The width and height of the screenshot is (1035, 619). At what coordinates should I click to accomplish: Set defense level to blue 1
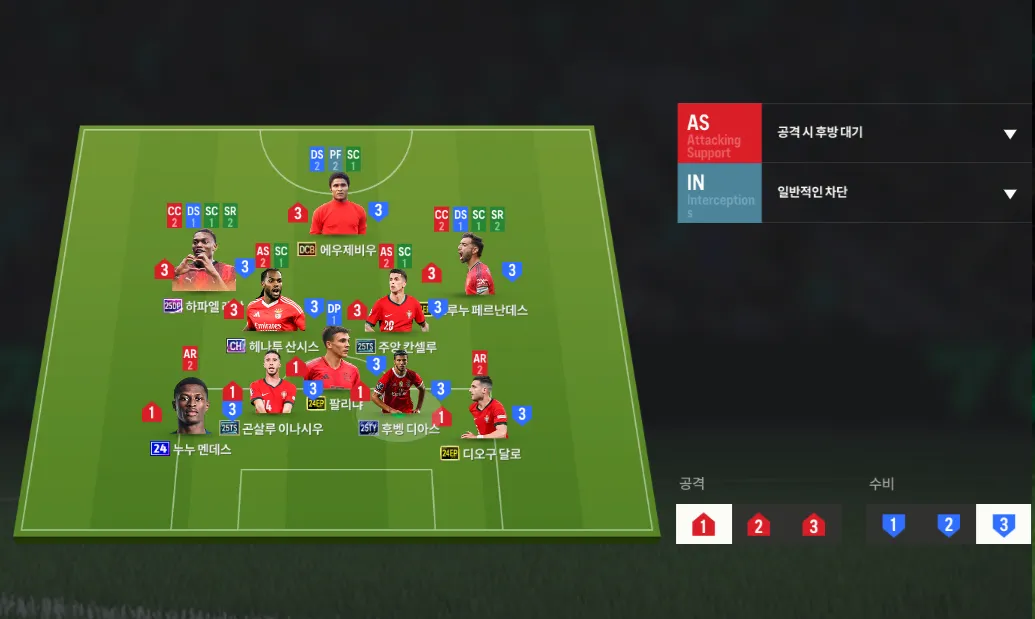pyautogui.click(x=893, y=524)
